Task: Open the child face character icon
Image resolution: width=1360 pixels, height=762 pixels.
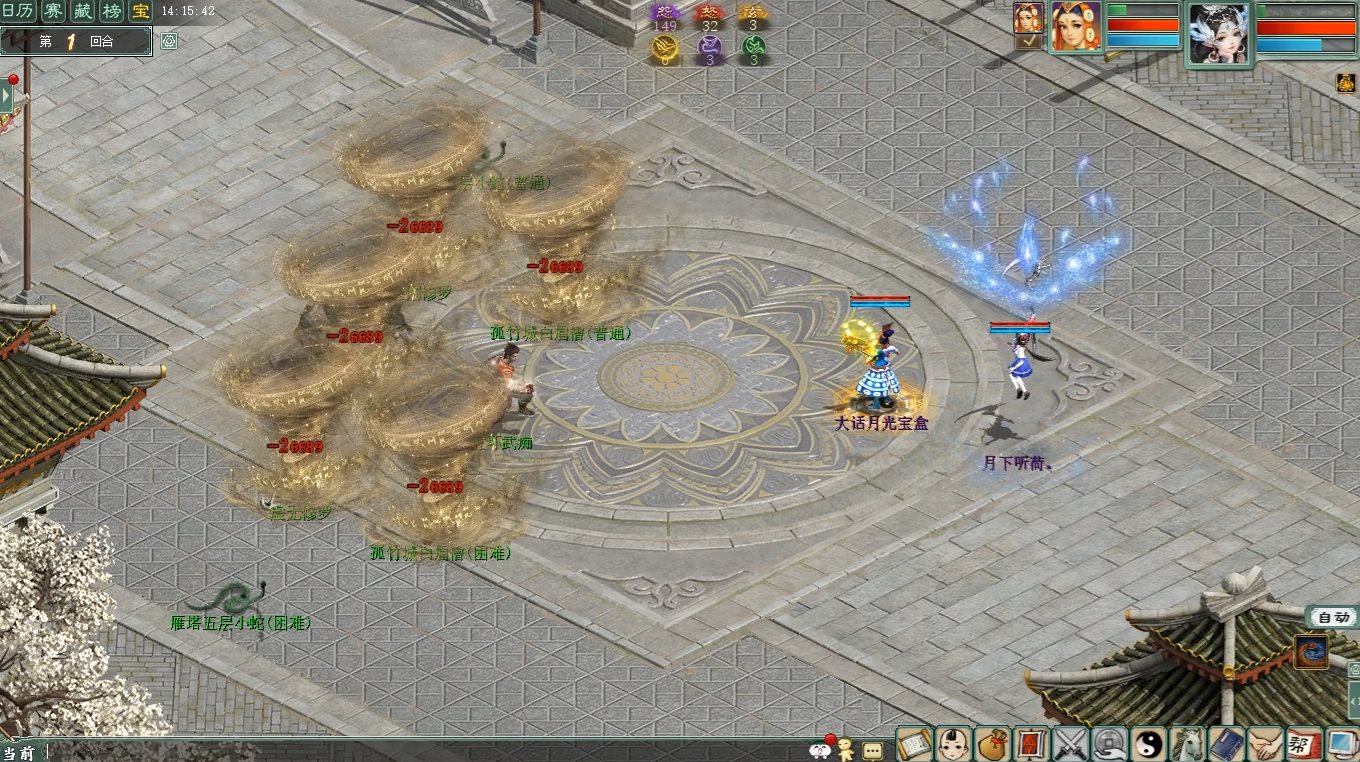Action: coord(953,744)
